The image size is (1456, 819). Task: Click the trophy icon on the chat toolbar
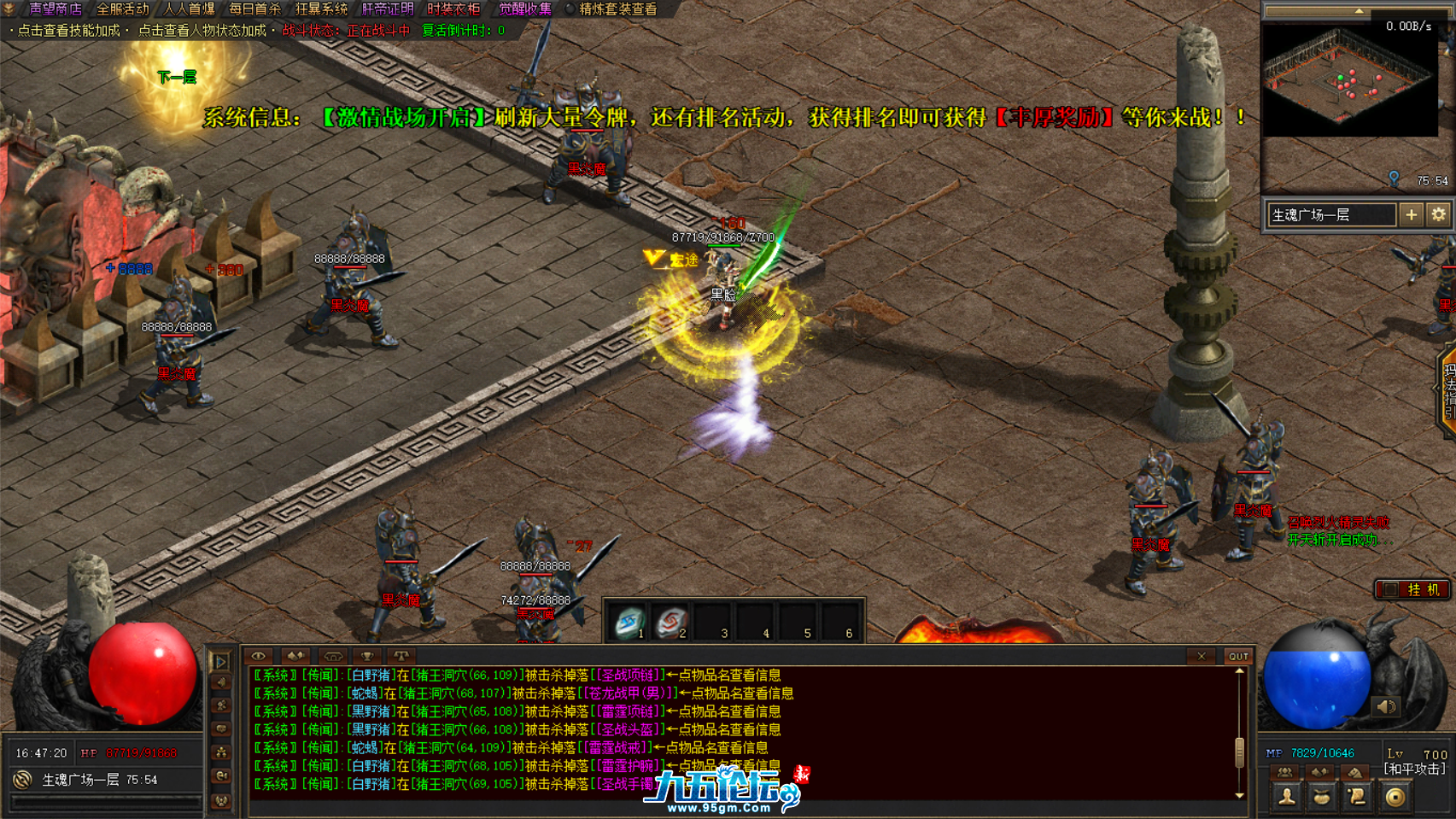coord(368,656)
